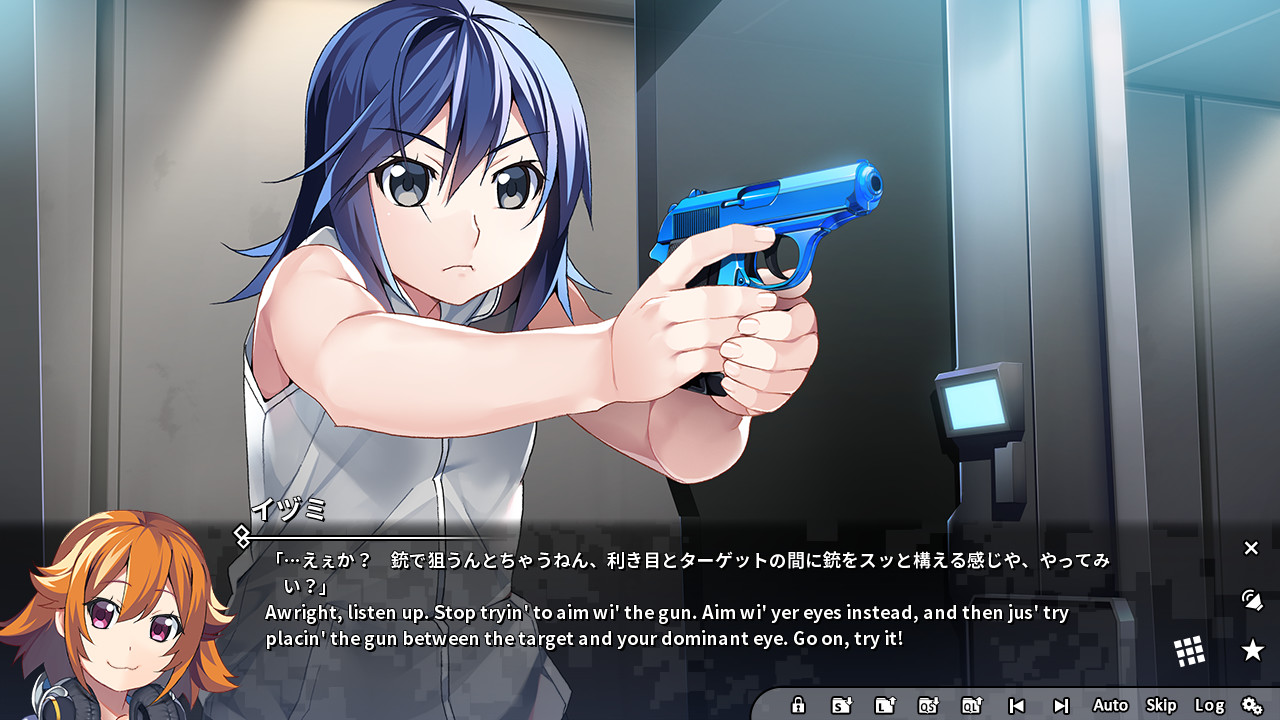The height and width of the screenshot is (720, 1280).
Task: Open the Load menu via the L icon
Action: [x=884, y=705]
